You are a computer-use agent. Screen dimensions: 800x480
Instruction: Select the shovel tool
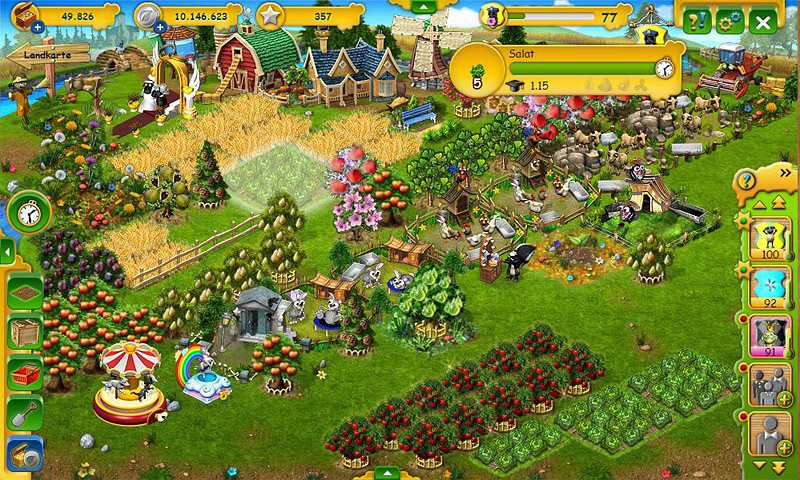[x=25, y=414]
